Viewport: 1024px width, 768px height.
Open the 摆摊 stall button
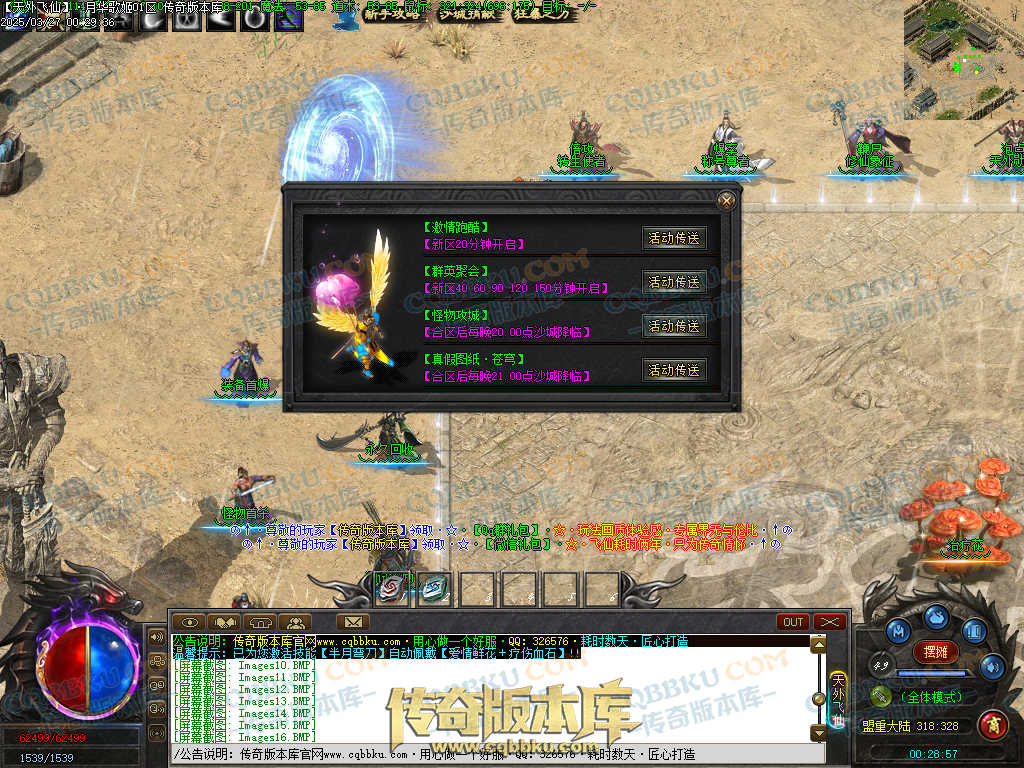936,652
